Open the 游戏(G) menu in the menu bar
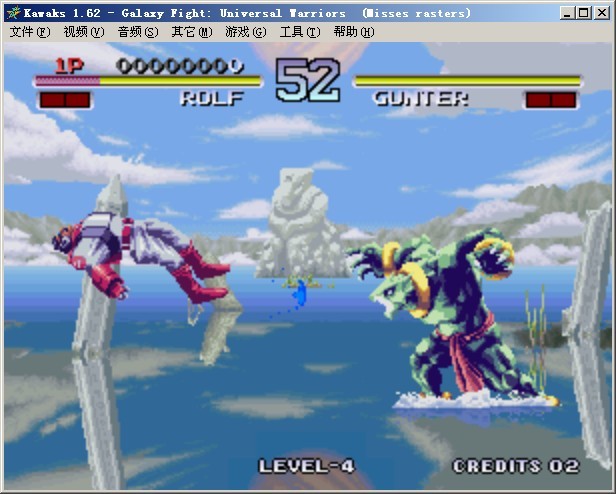616x494 pixels. point(245,32)
